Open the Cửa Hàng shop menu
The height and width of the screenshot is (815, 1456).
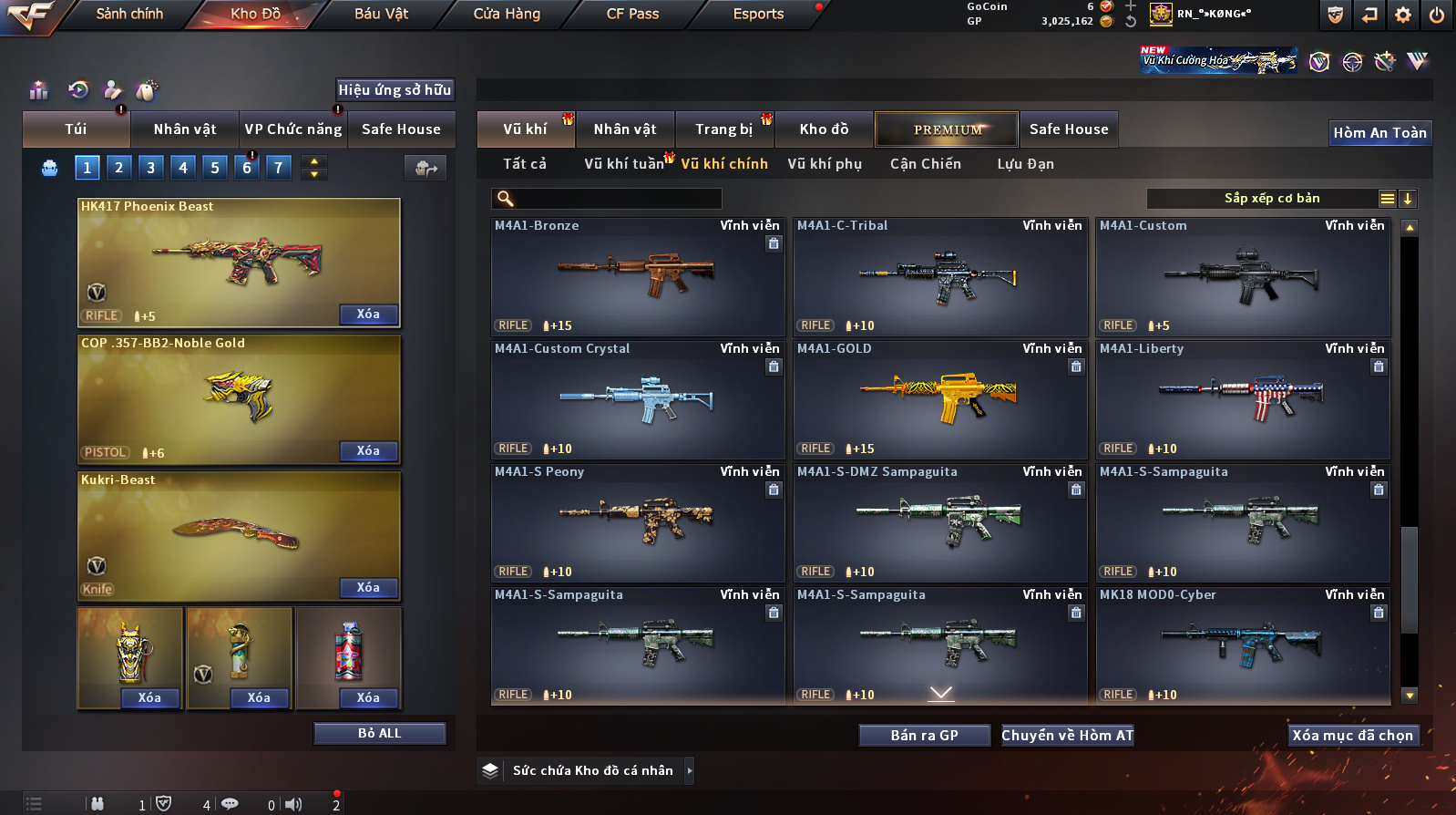[x=507, y=14]
